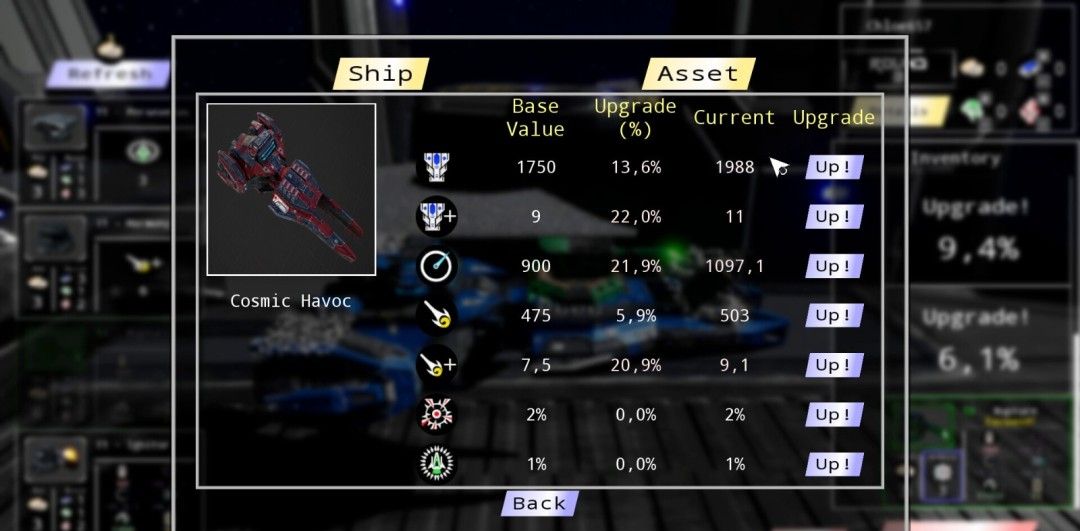Open the Asset tab
This screenshot has width=1080, height=531.
pyautogui.click(x=698, y=74)
